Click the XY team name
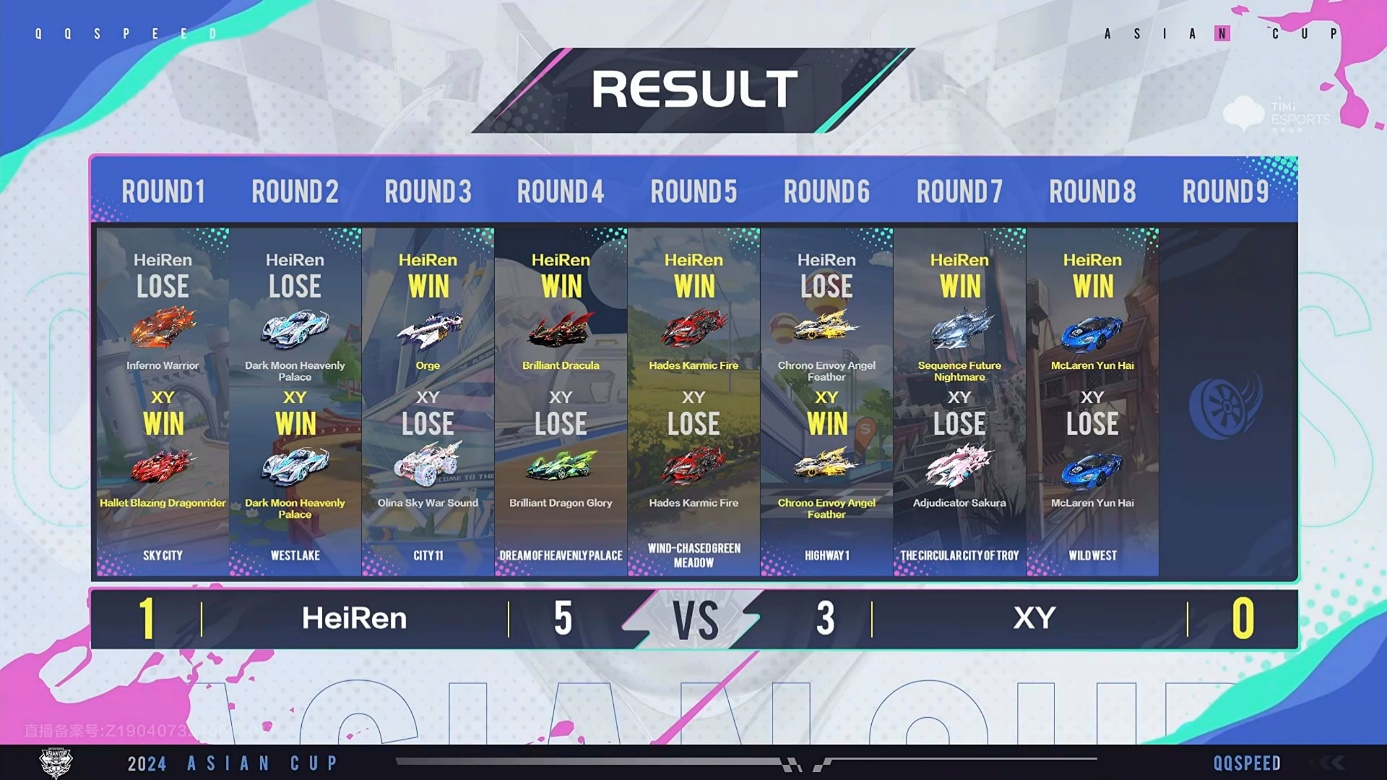The width and height of the screenshot is (1387, 780). click(1035, 618)
